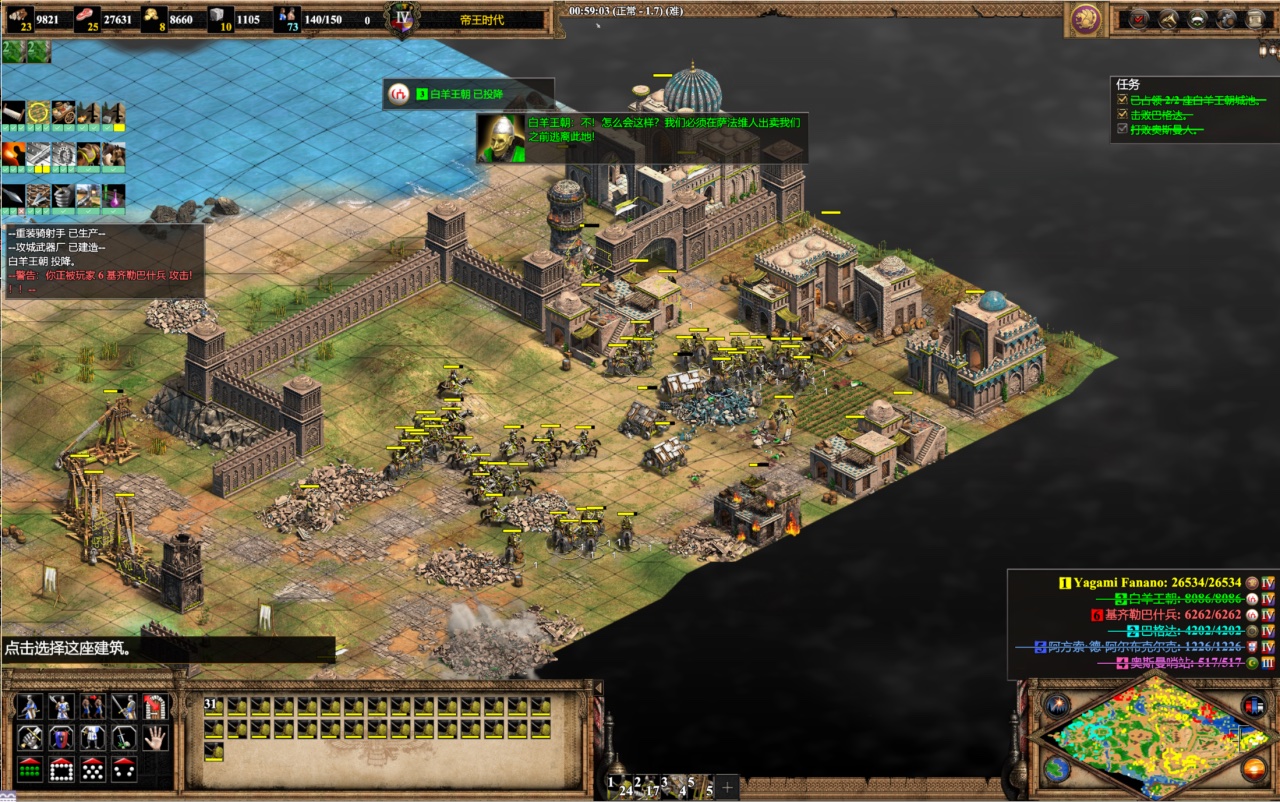Issue the stop command with hand icon
Image resolution: width=1280 pixels, height=802 pixels.
[154, 738]
